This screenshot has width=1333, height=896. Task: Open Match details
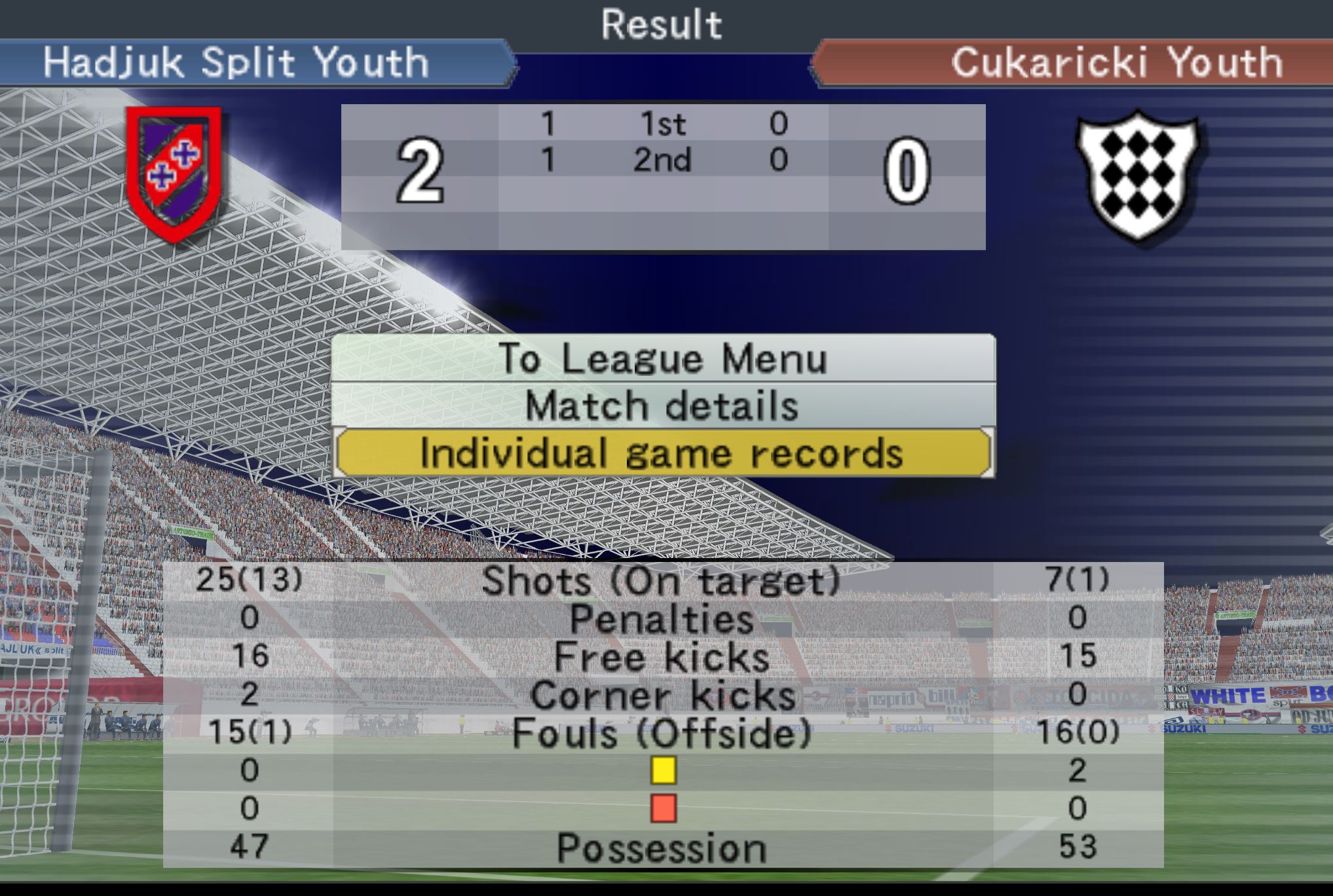point(662,405)
